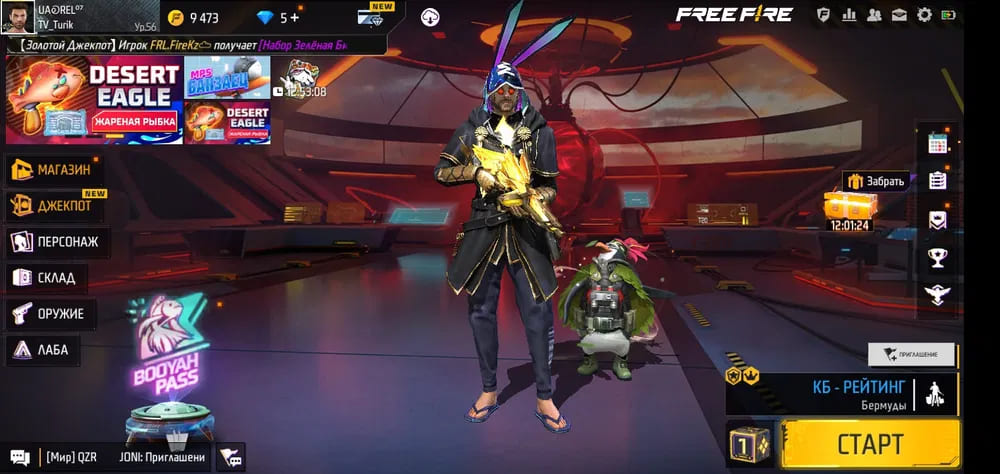
Task: Select the ОРУЖИЕ weapons menu
Action: tap(50, 314)
